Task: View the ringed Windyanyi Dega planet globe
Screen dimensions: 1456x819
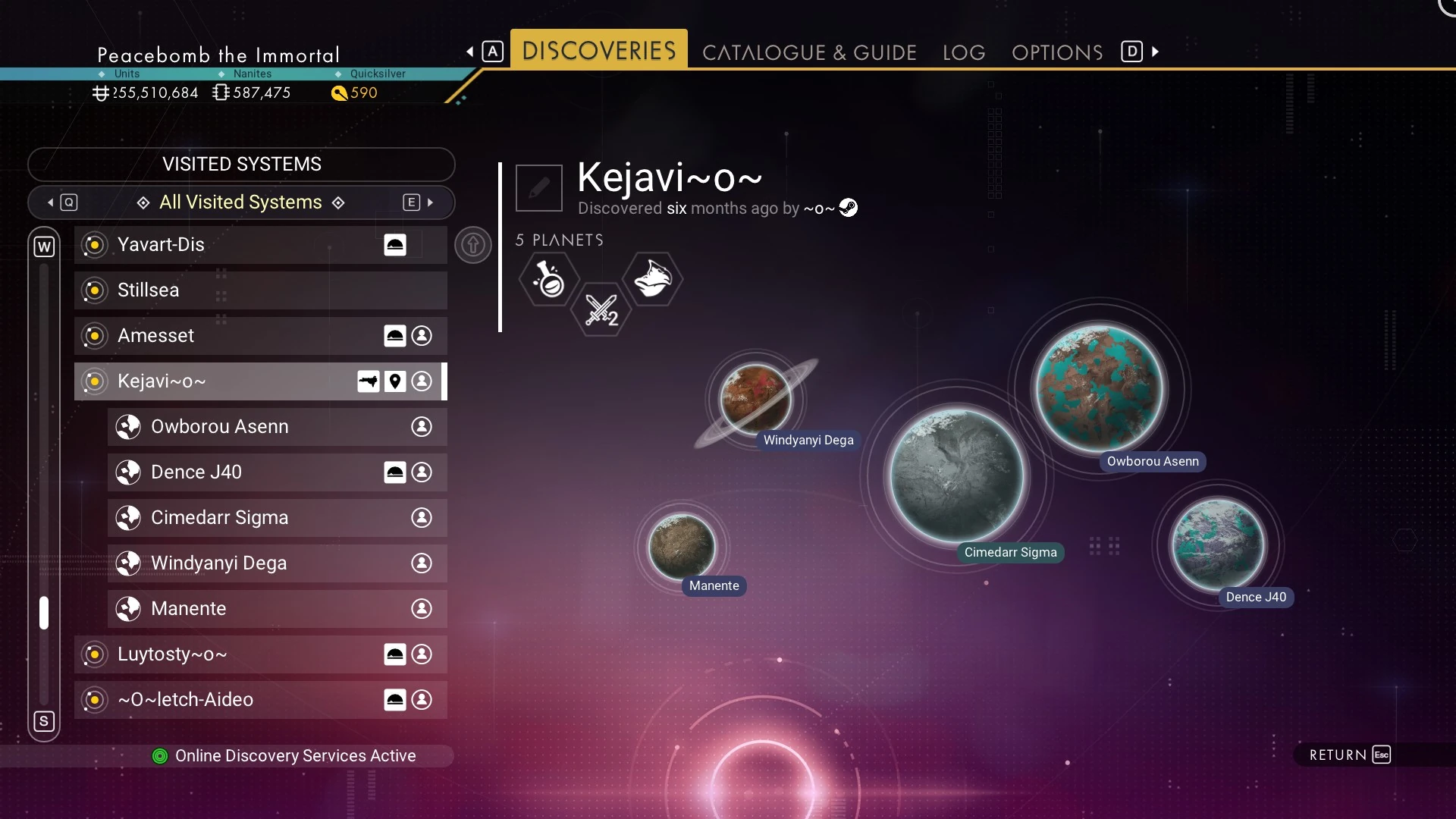Action: tap(755, 398)
